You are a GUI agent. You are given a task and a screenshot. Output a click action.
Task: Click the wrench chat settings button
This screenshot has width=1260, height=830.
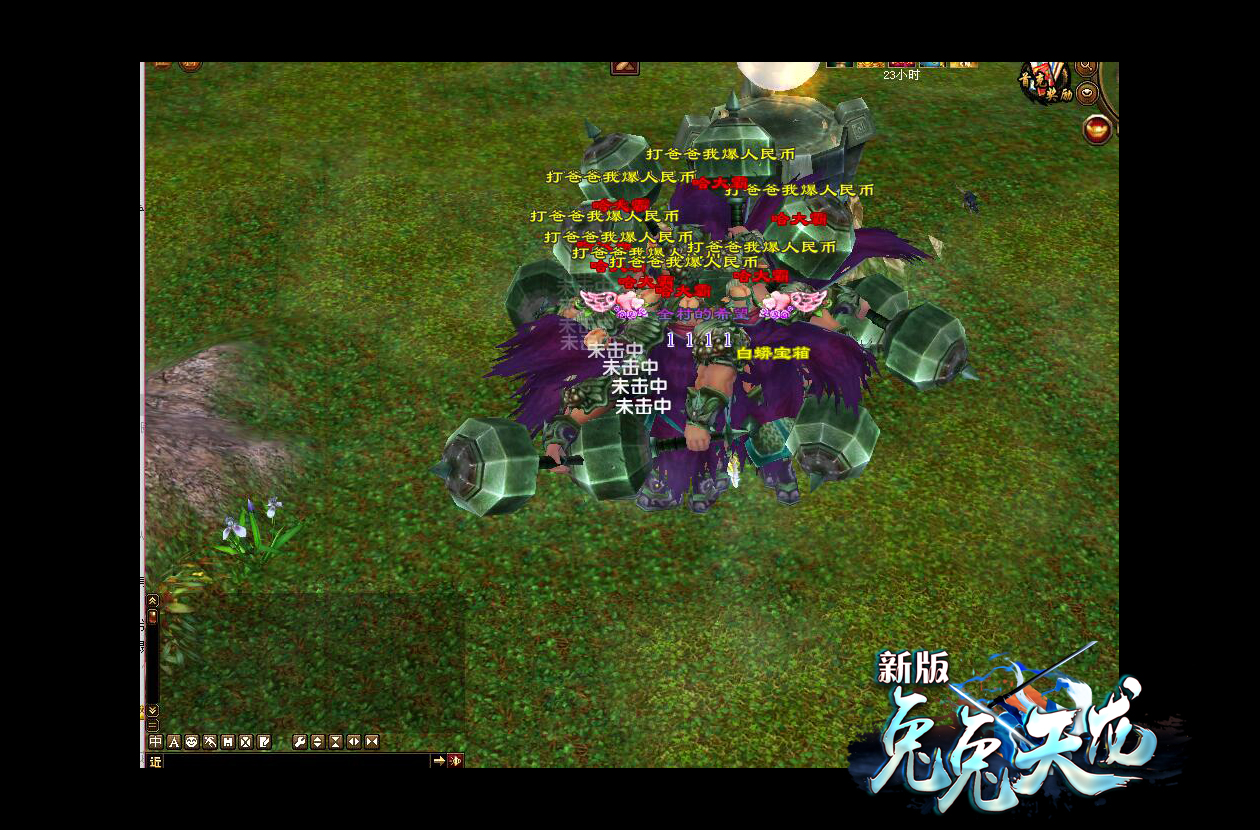tap(299, 742)
